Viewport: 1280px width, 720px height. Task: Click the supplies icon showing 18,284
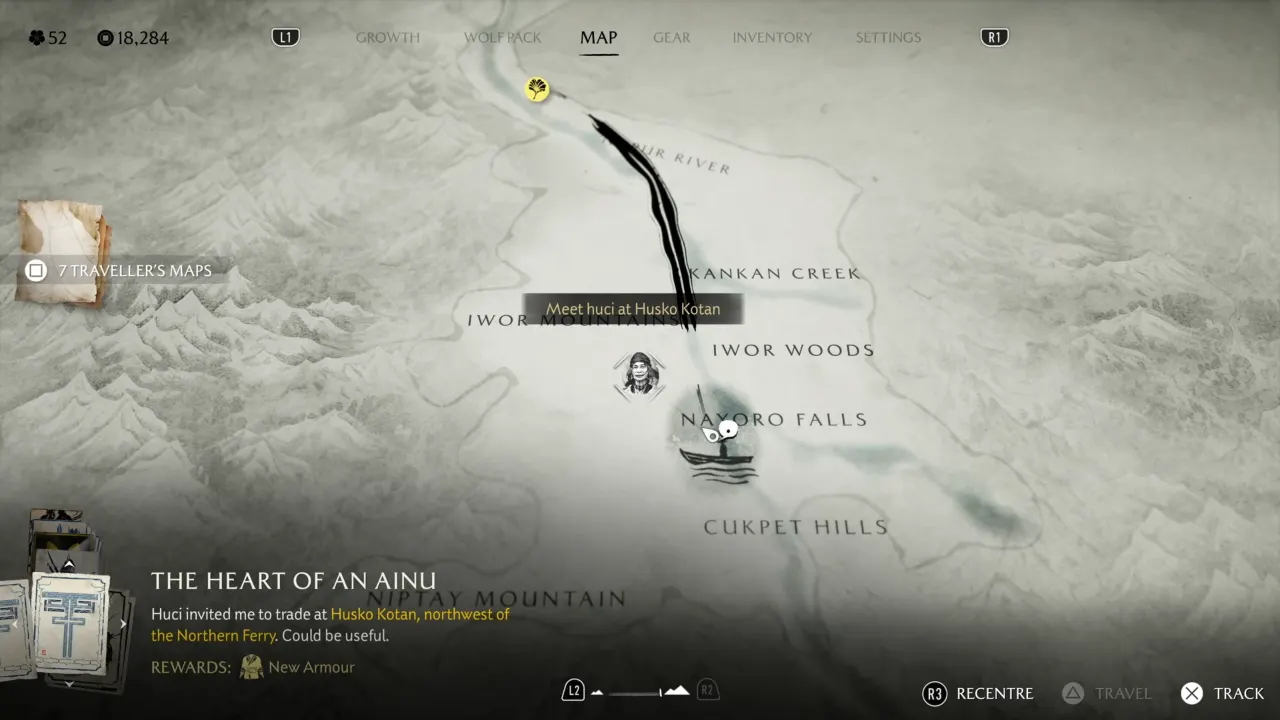(x=107, y=38)
